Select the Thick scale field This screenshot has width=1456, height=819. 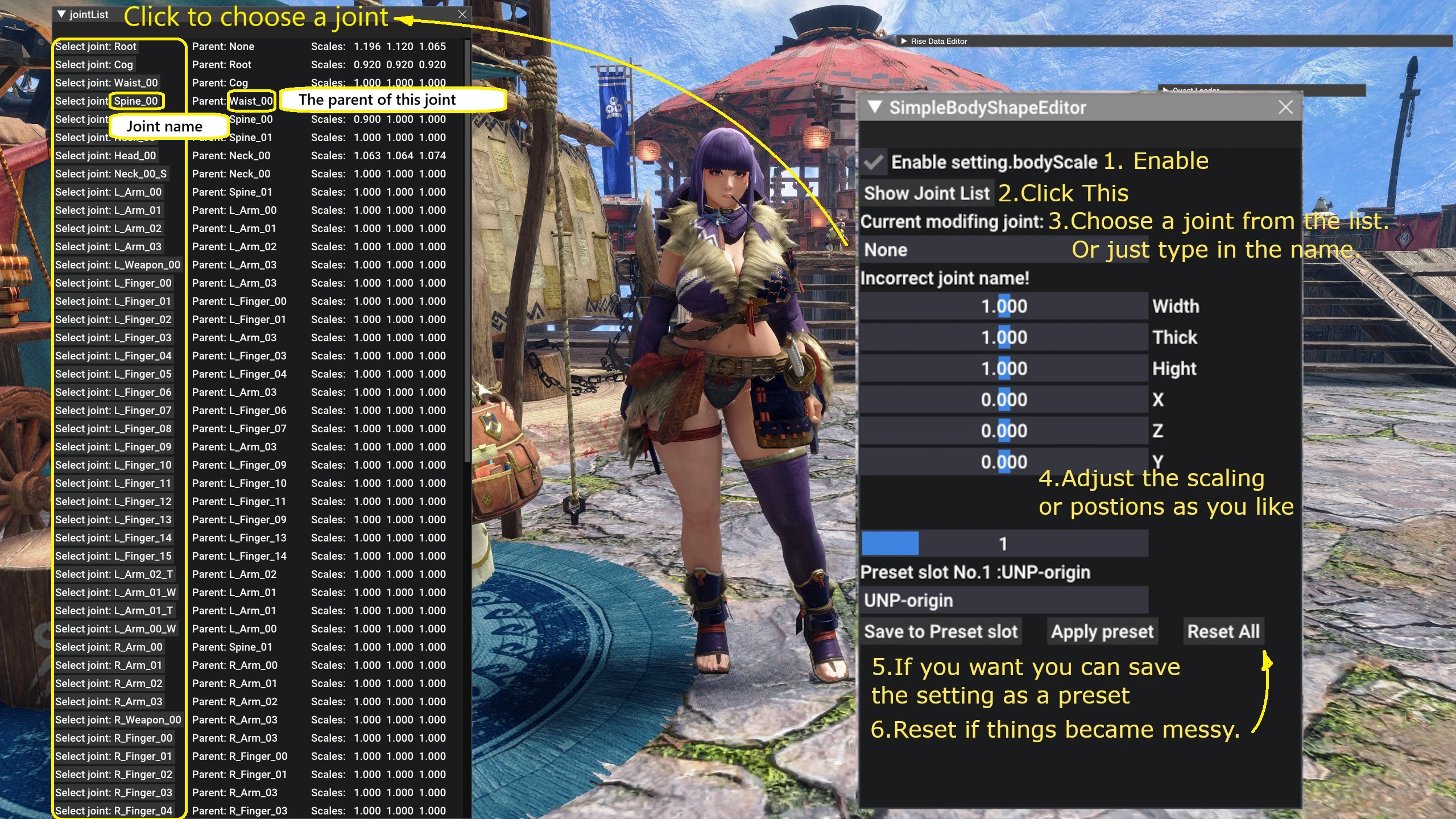point(1004,338)
